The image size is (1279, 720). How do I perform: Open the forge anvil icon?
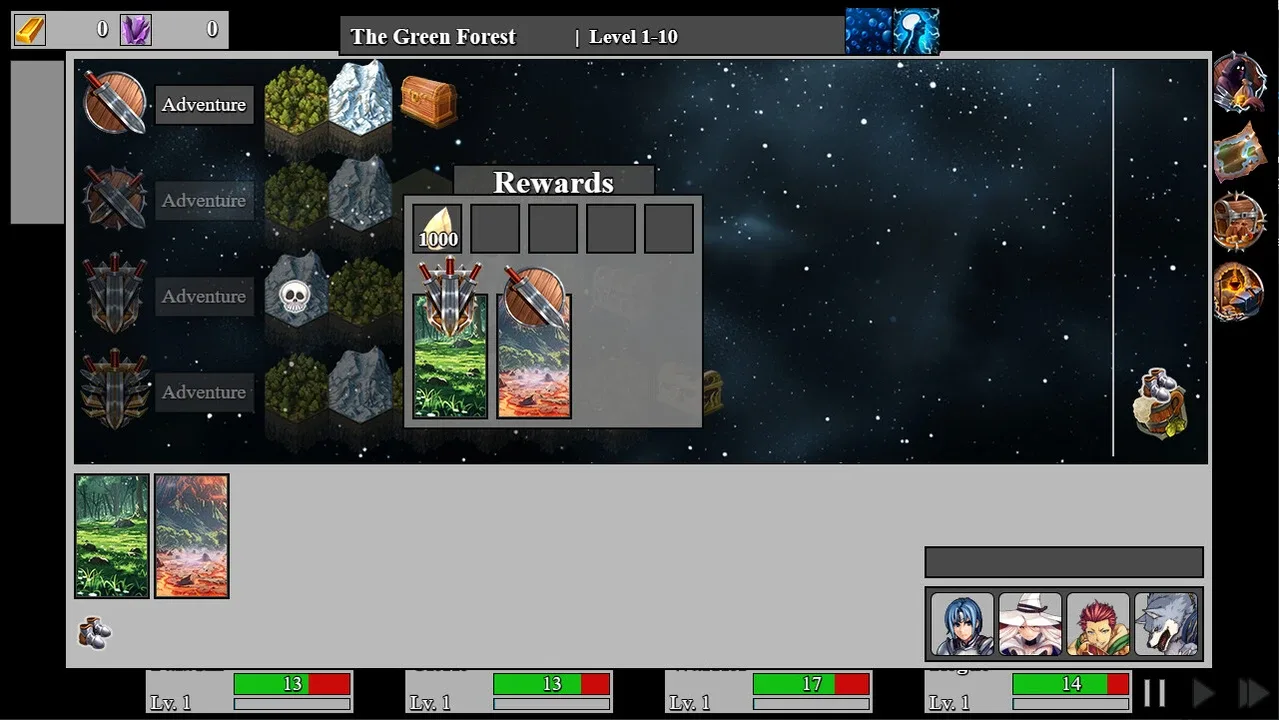coord(1239,291)
